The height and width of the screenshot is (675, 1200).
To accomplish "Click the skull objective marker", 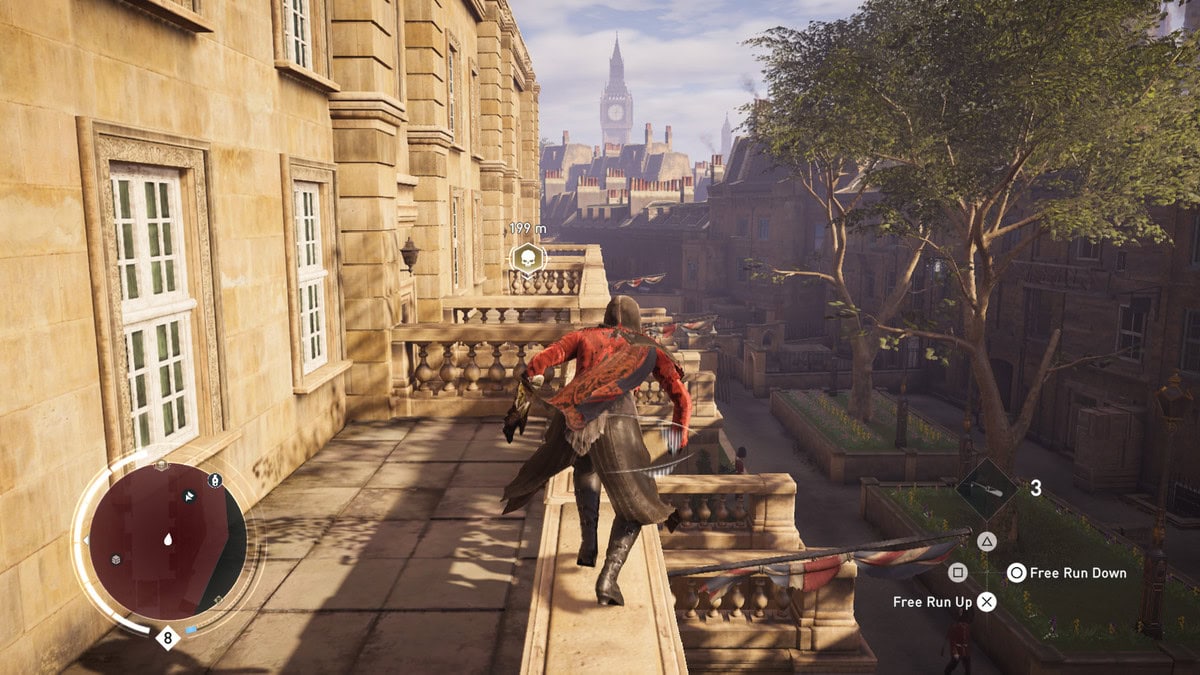I will [527, 259].
